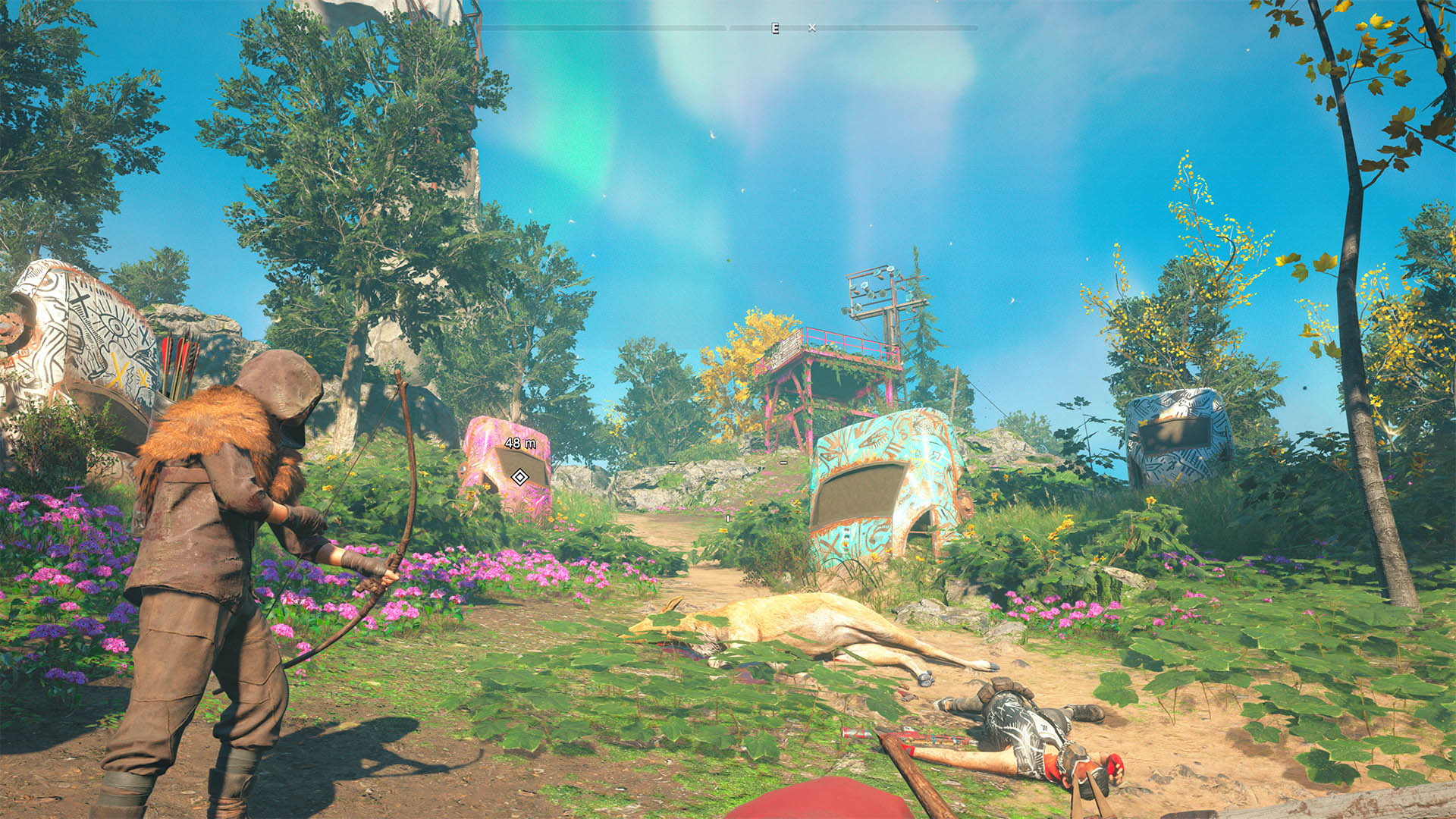This screenshot has width=1456, height=819.
Task: Click the X marker on the compass bar
Action: pyautogui.click(x=812, y=28)
